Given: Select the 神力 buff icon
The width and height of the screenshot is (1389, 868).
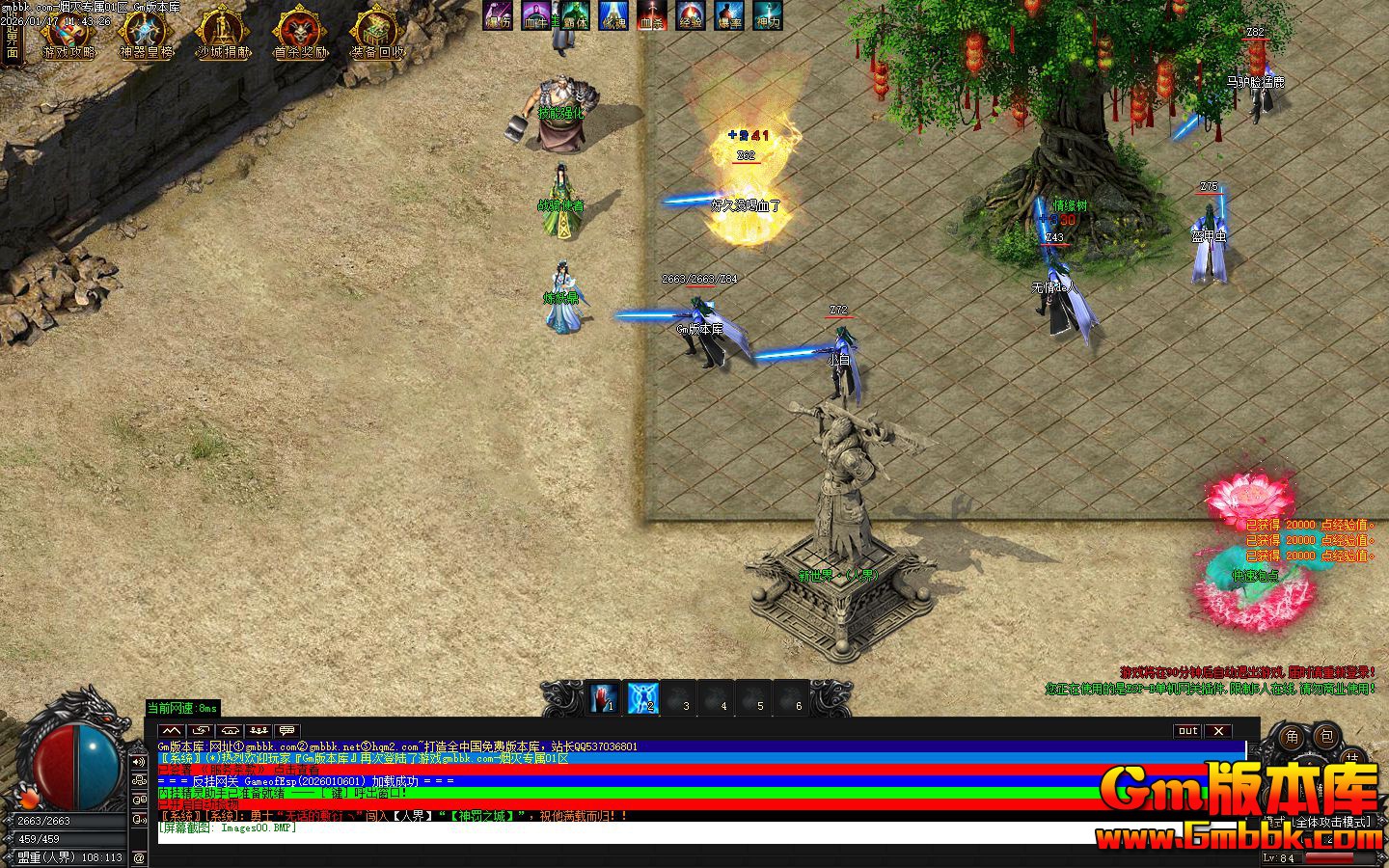Looking at the screenshot, I should point(768,15).
